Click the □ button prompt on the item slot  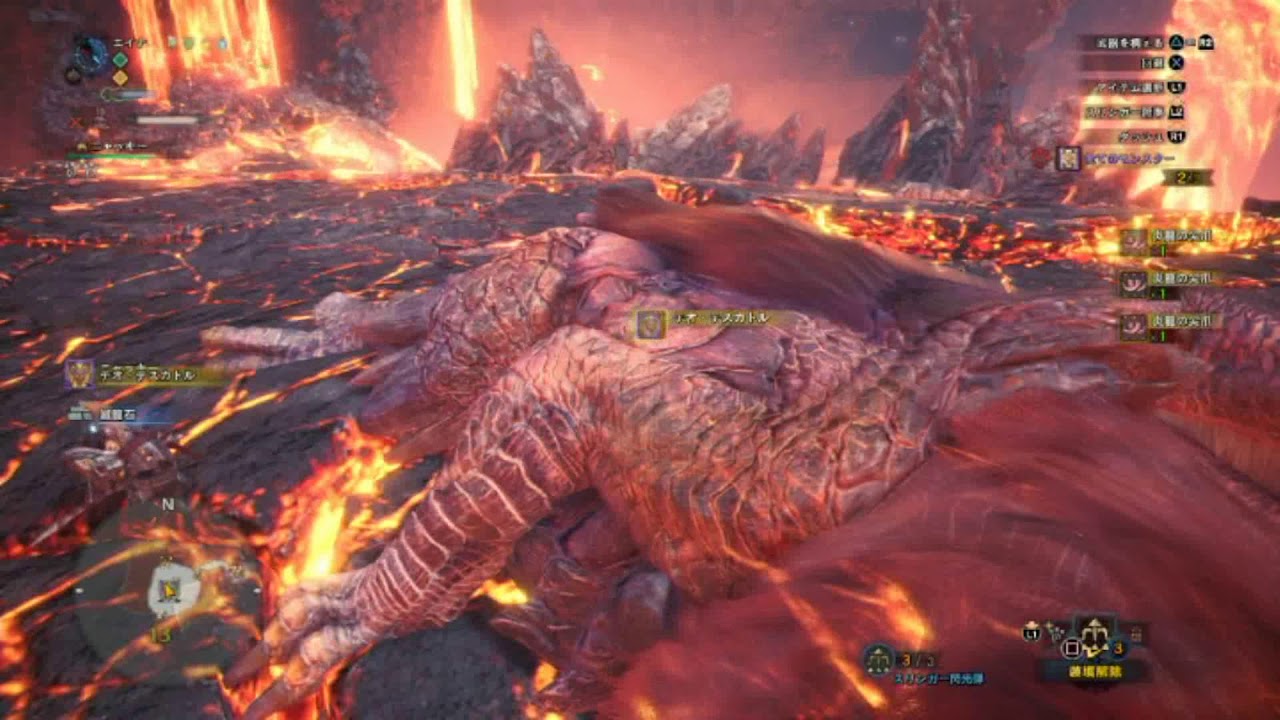coord(1070,648)
